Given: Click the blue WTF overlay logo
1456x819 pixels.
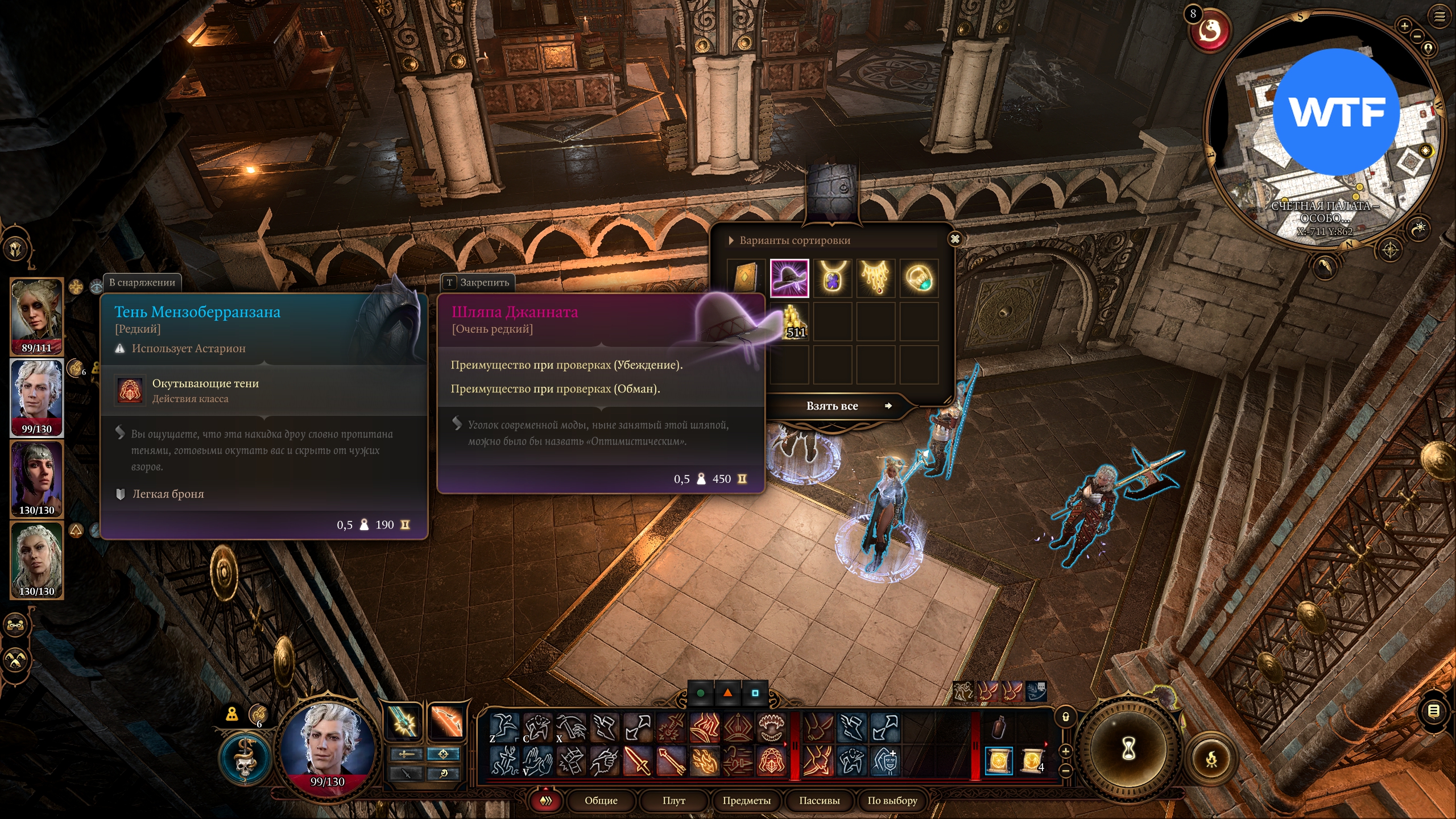Looking at the screenshot, I should point(1335,111).
